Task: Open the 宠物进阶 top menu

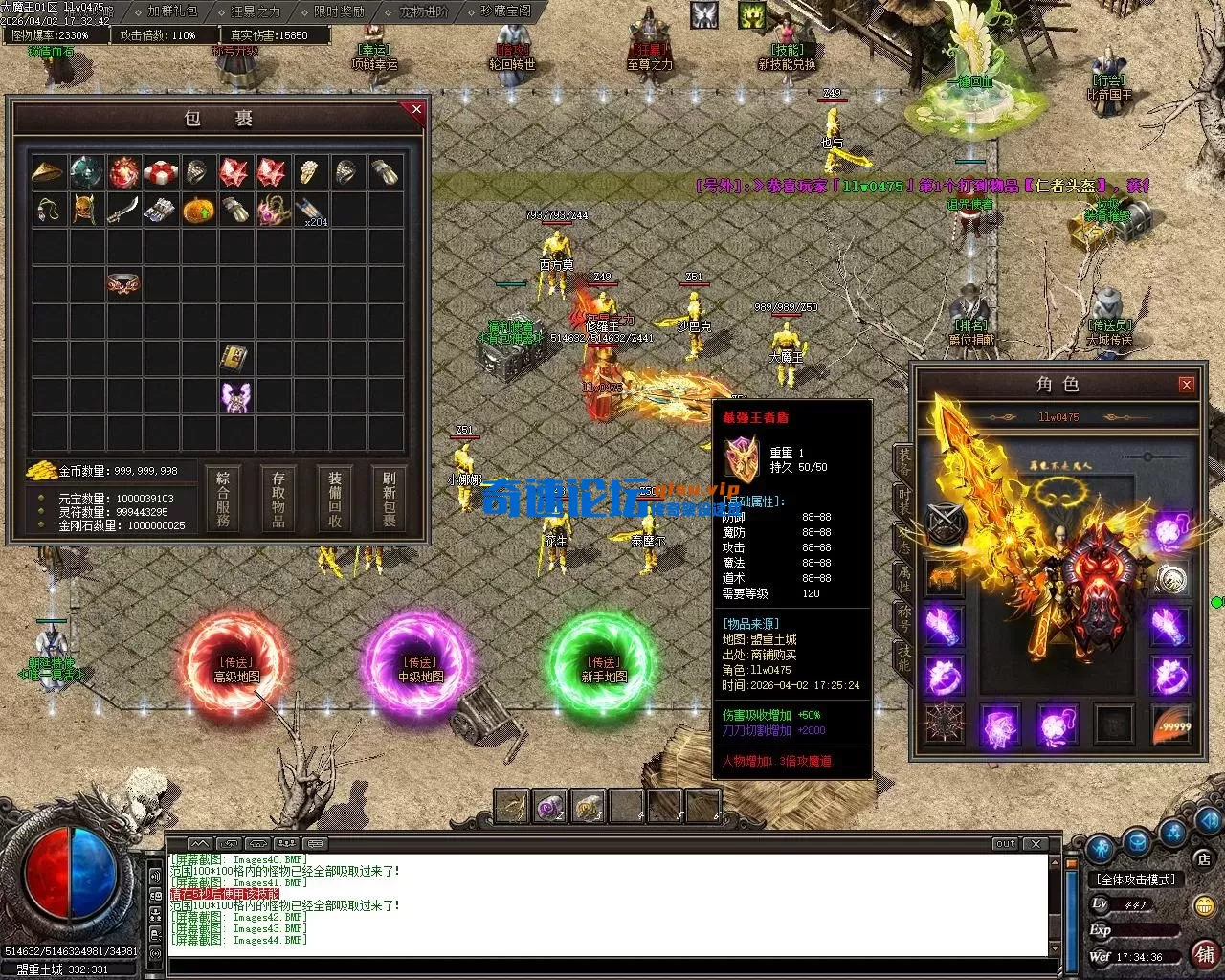Action: pos(423,11)
